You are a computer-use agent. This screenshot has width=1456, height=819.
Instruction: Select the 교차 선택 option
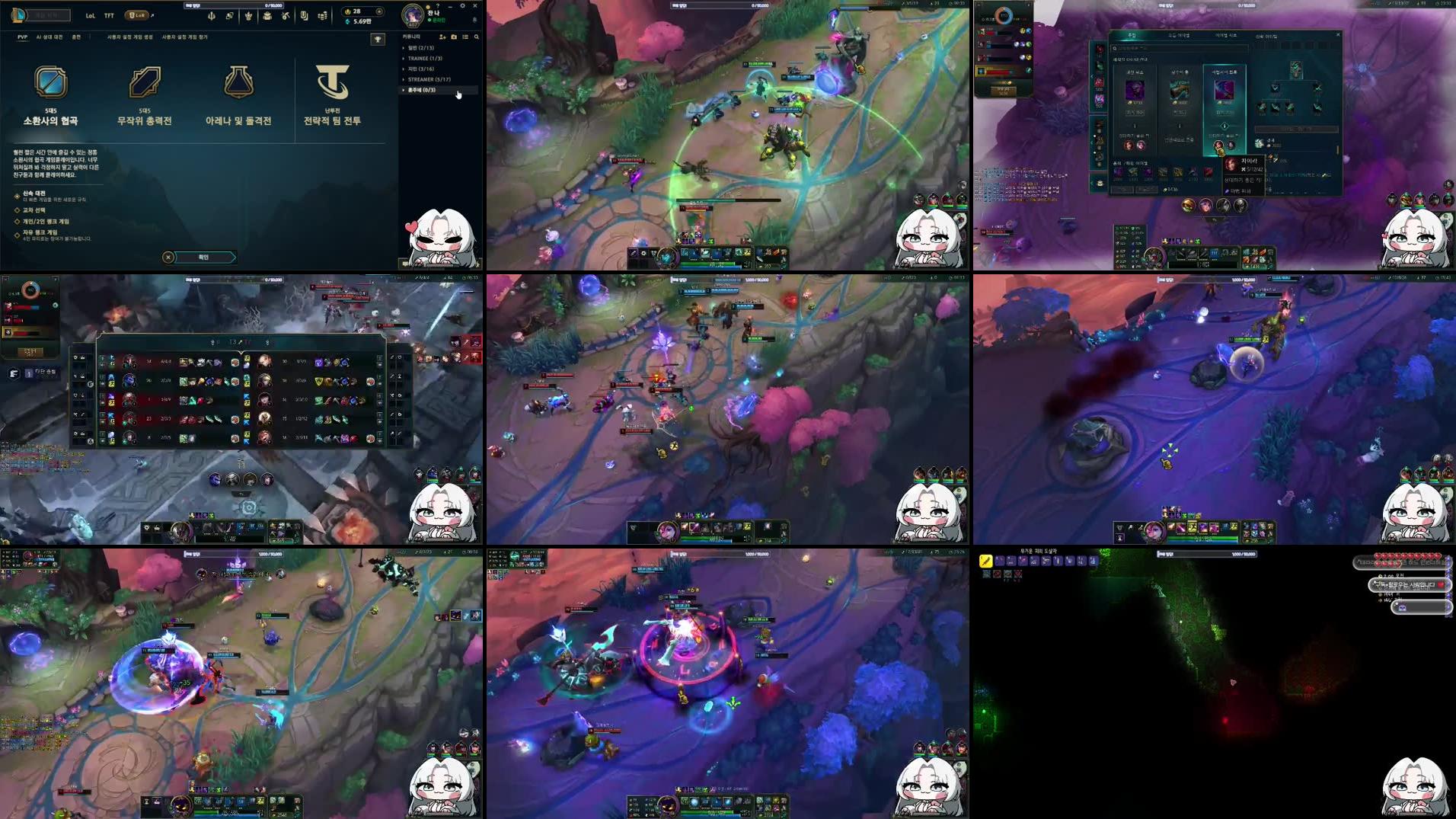[34, 211]
